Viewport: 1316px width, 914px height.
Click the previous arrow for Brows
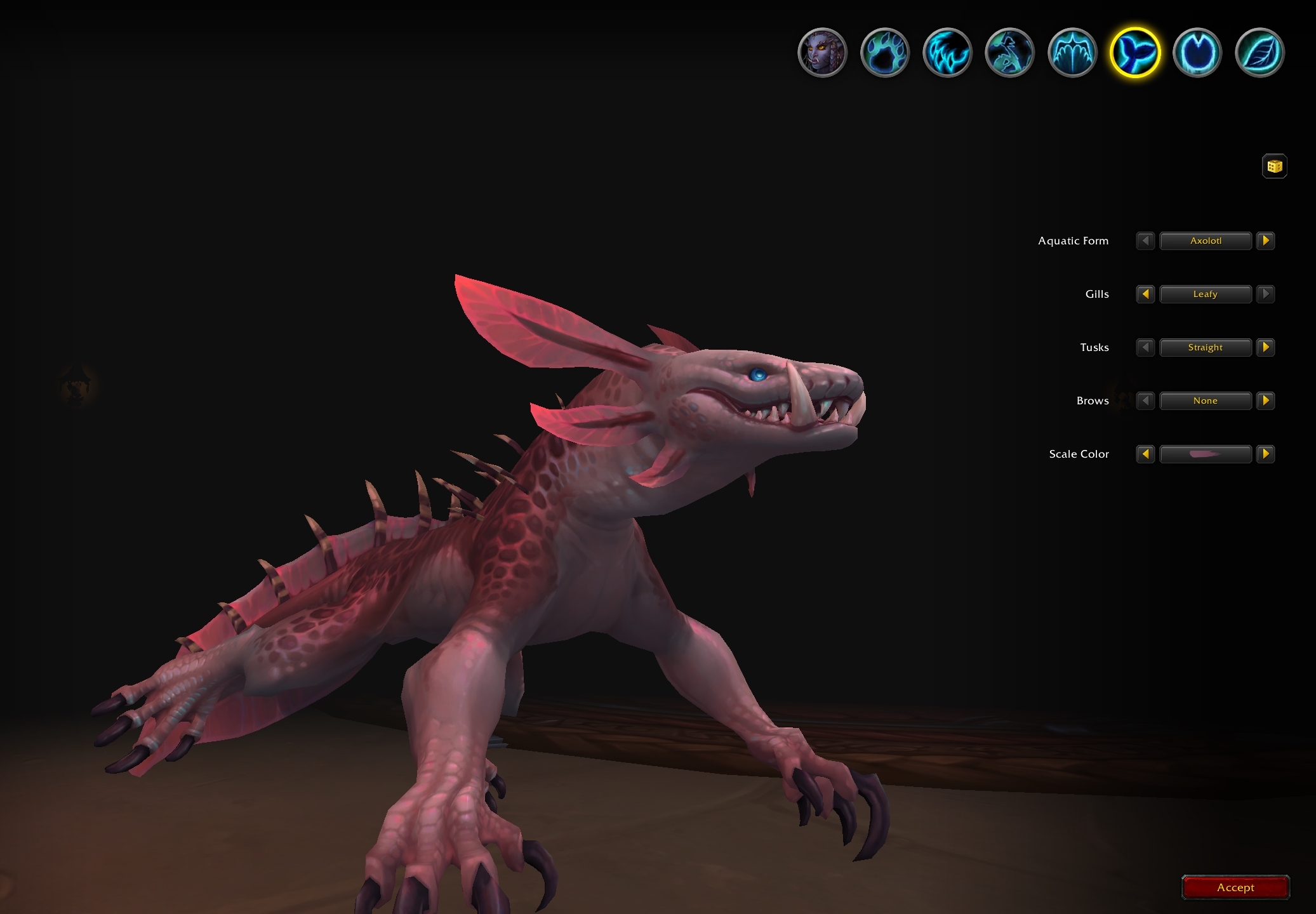[x=1145, y=401]
